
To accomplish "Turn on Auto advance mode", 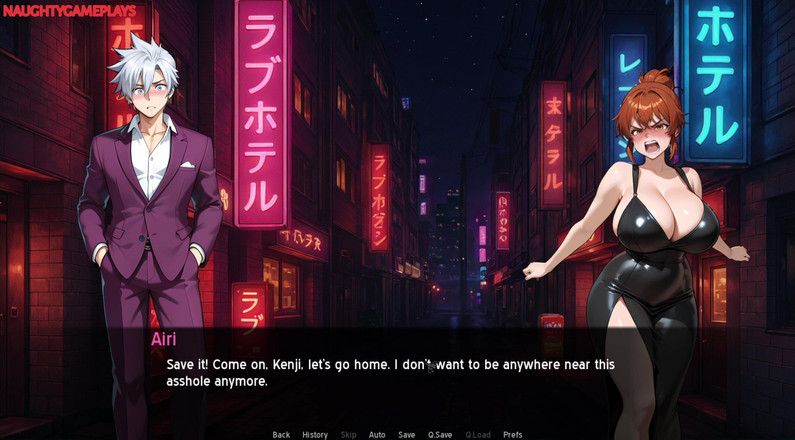I will pos(377,435).
